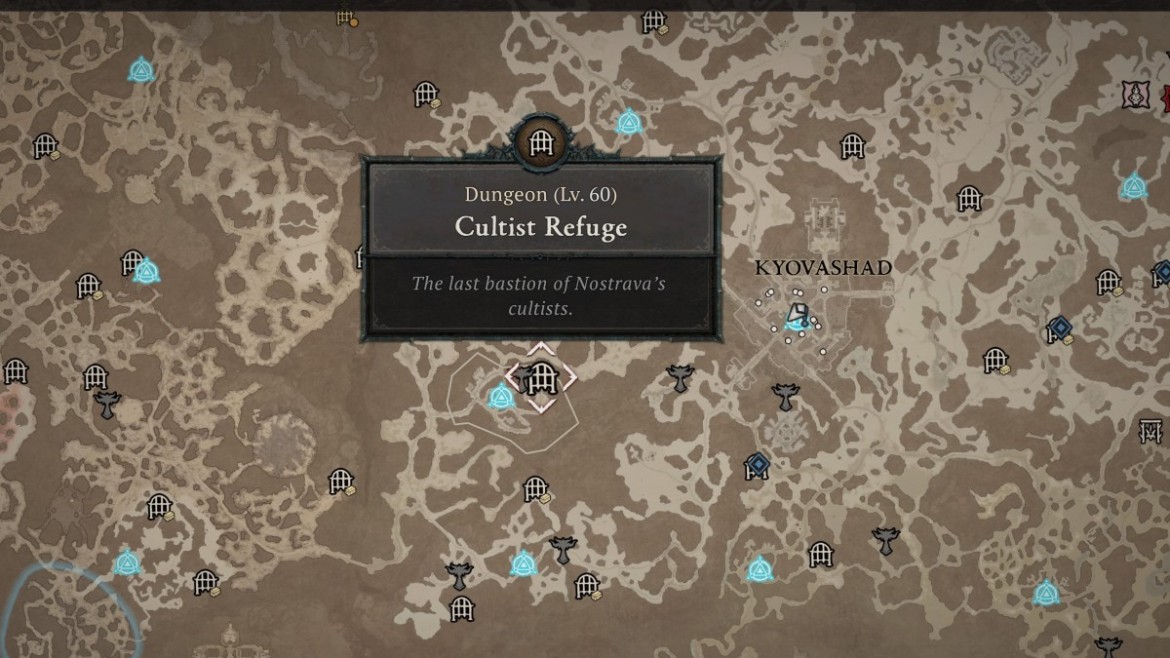Select the highlighted Cultist Refuge dungeon marker
Image resolution: width=1170 pixels, height=658 pixels.
pyautogui.click(x=541, y=378)
